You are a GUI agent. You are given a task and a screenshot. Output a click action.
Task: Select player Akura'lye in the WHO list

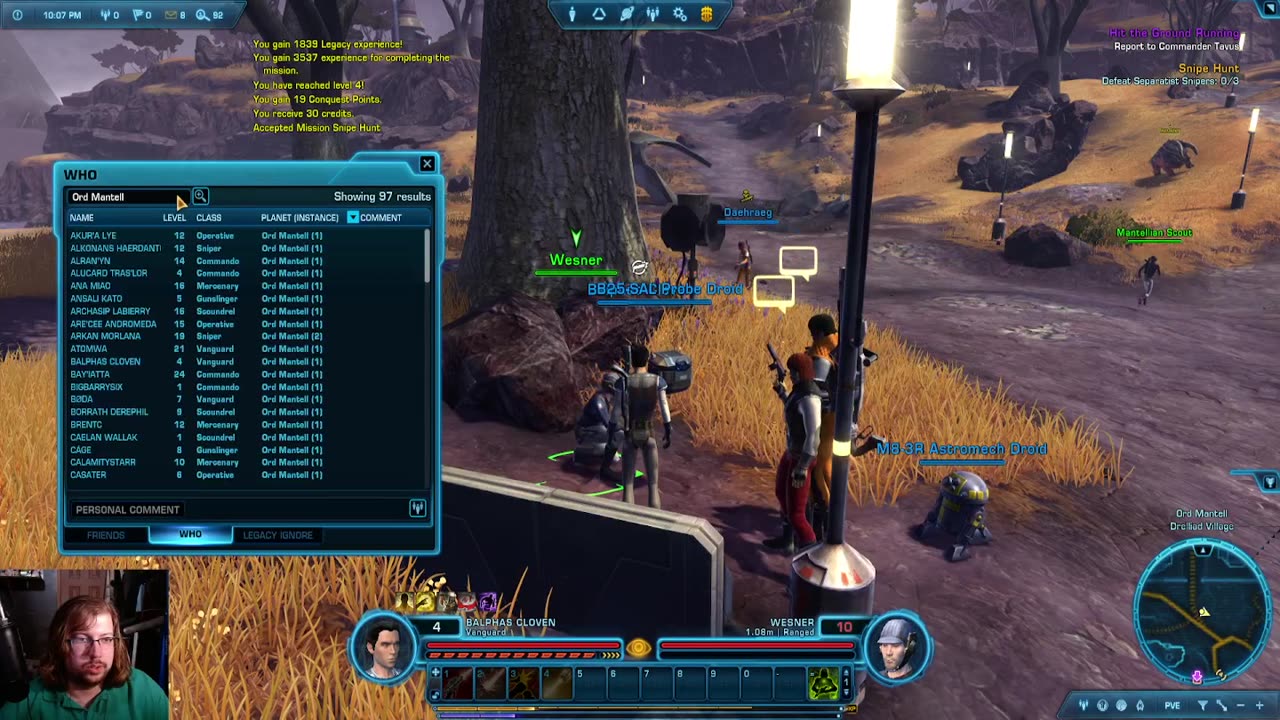pyautogui.click(x=93, y=236)
